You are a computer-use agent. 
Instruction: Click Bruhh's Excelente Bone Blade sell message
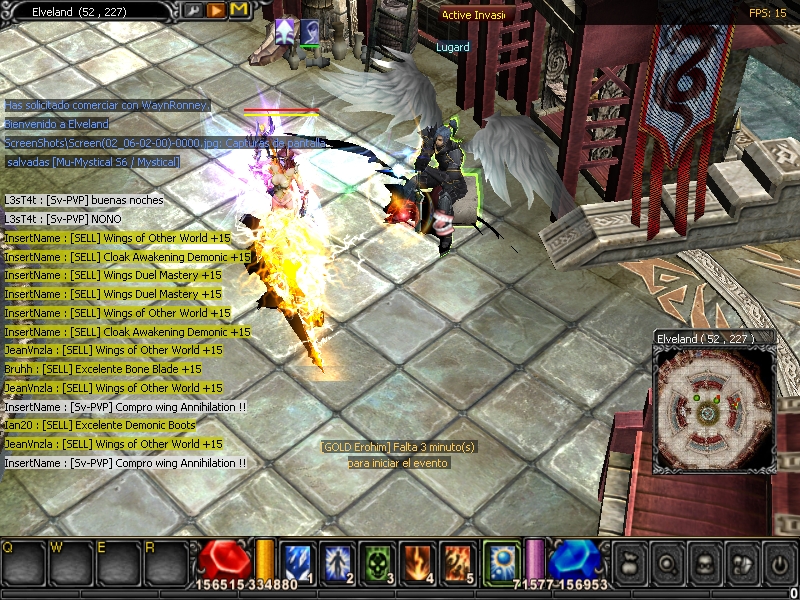pyautogui.click(x=103, y=369)
